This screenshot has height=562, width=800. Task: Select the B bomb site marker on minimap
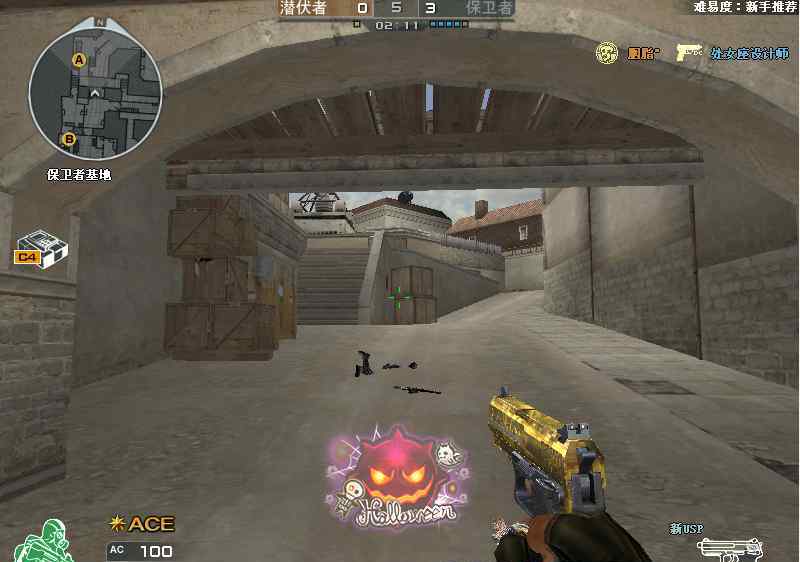(x=69, y=139)
